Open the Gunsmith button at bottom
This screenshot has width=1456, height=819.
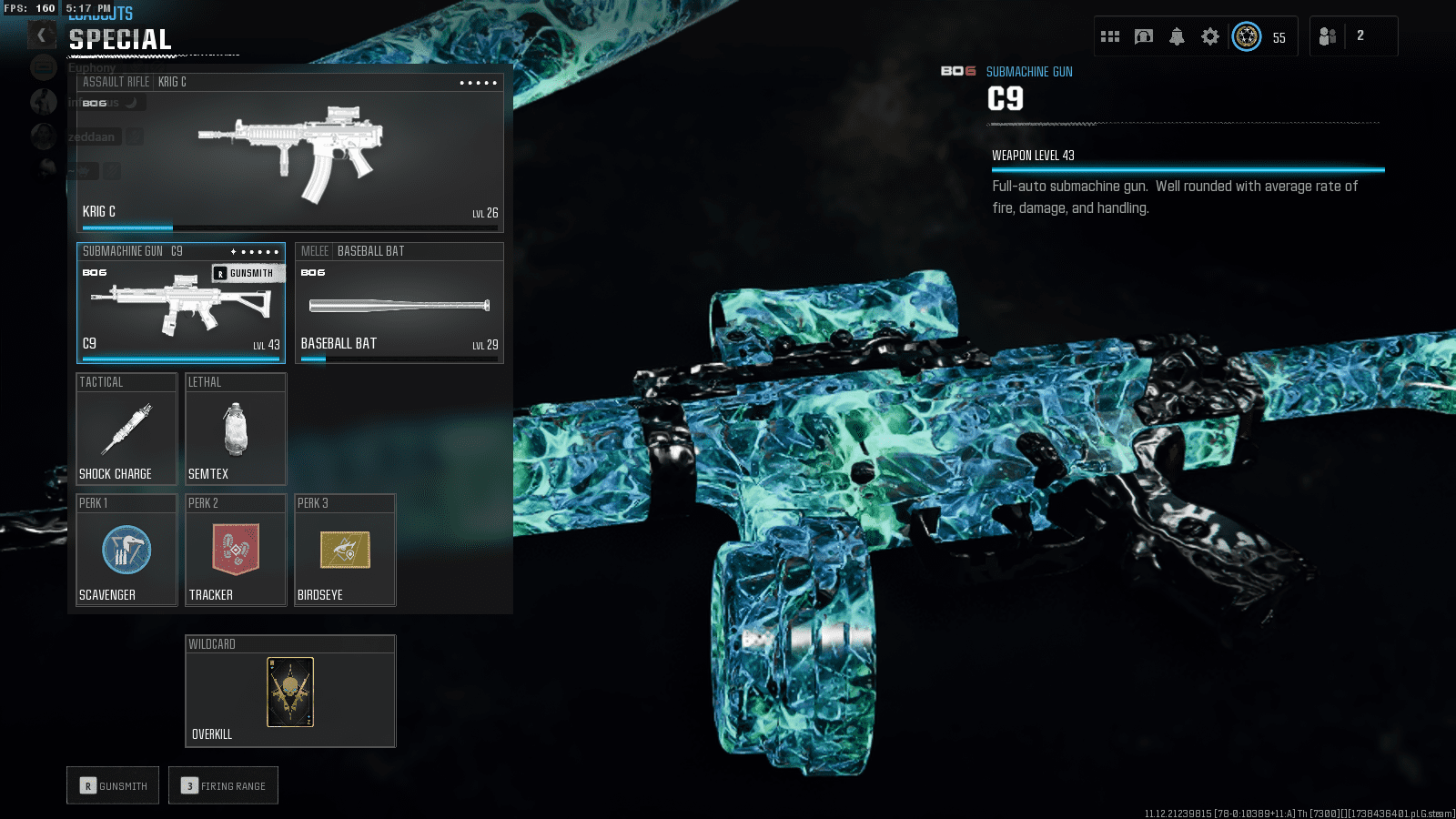click(113, 785)
